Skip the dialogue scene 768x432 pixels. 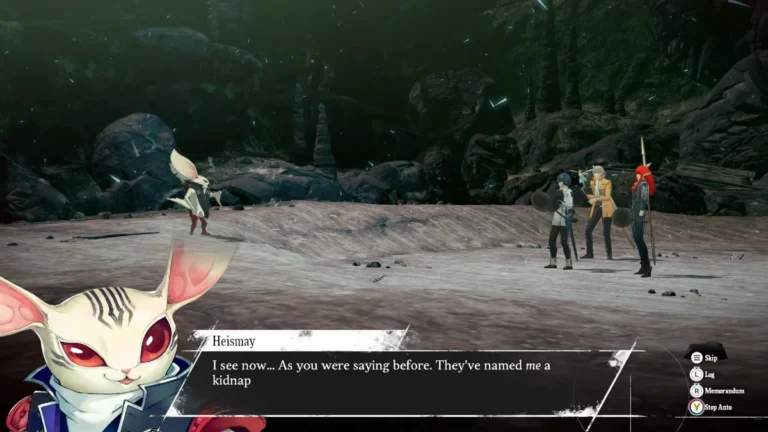click(x=706, y=356)
